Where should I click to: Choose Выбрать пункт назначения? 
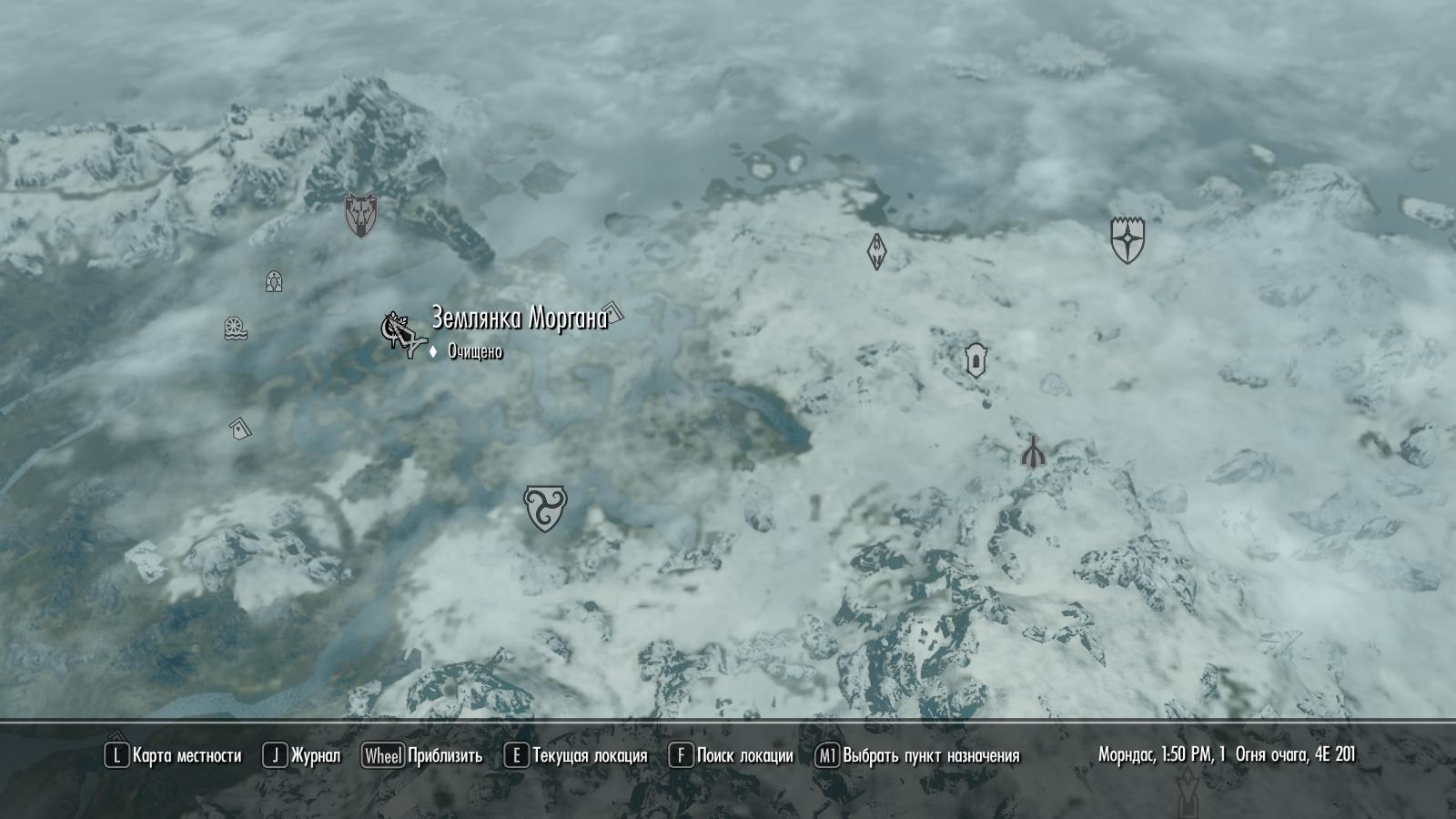point(917,755)
